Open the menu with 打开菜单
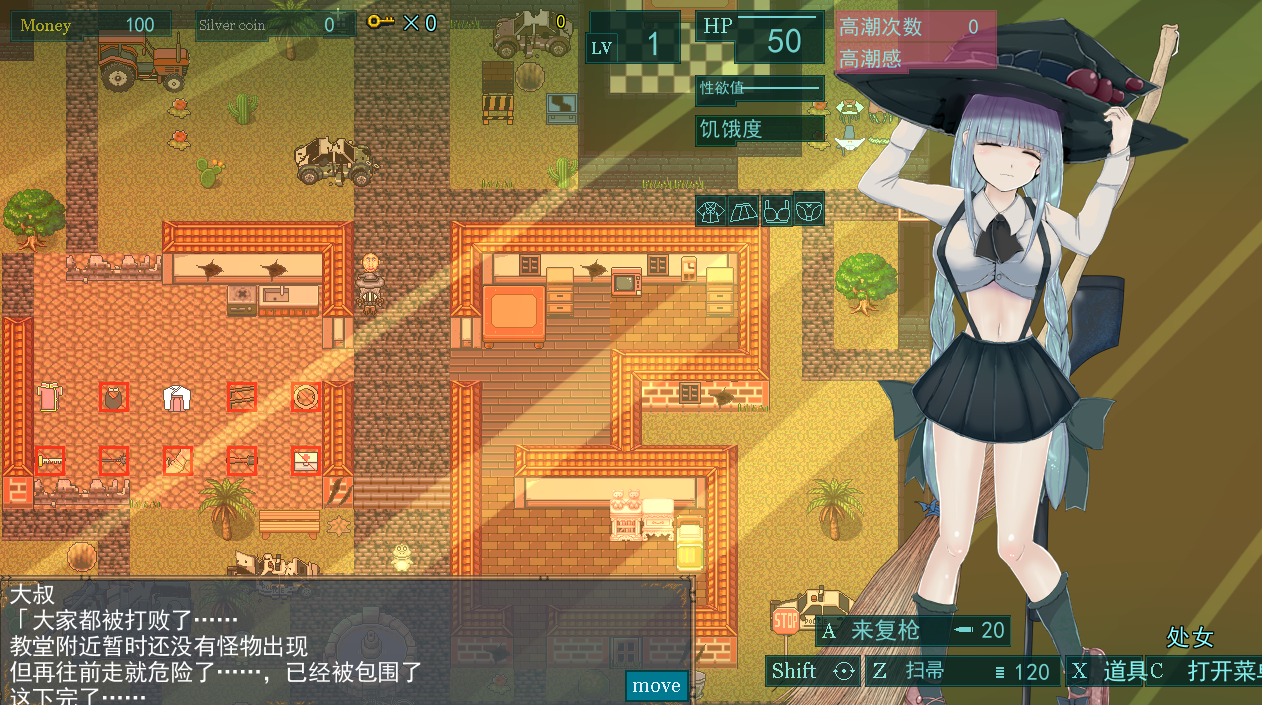 tap(1204, 671)
